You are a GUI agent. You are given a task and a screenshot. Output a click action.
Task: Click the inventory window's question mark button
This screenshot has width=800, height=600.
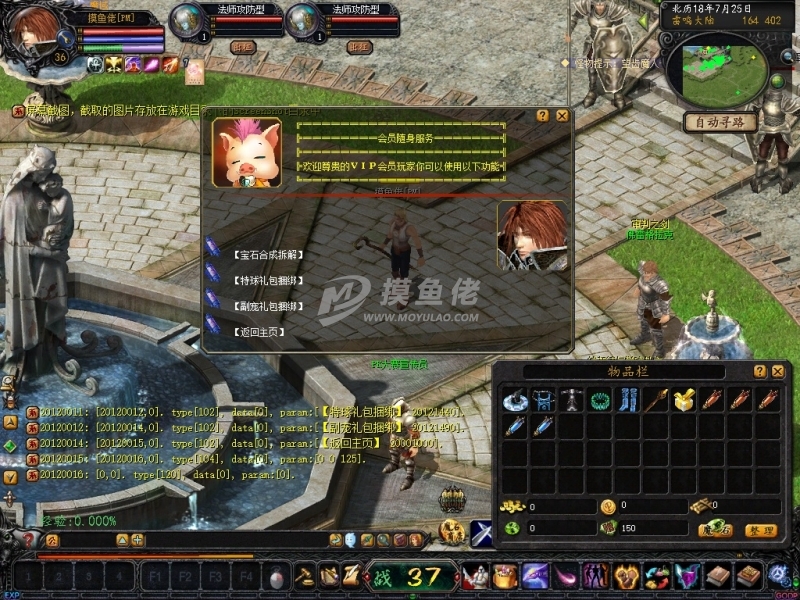click(x=759, y=371)
